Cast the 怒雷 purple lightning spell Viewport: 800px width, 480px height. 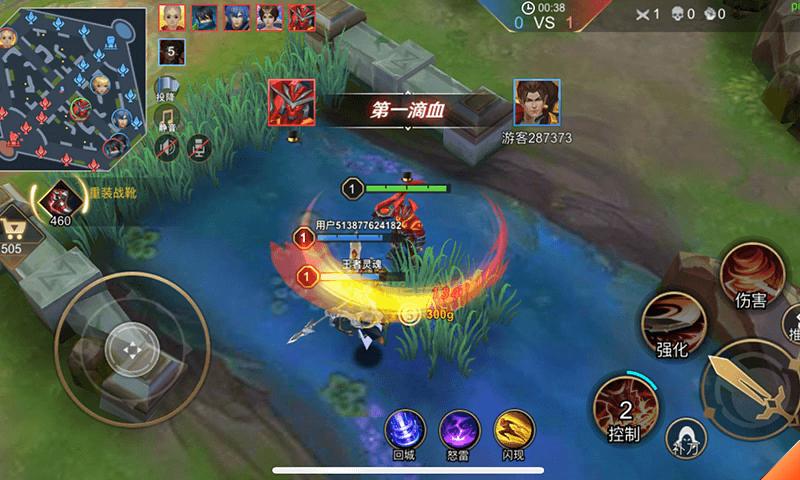tap(458, 430)
